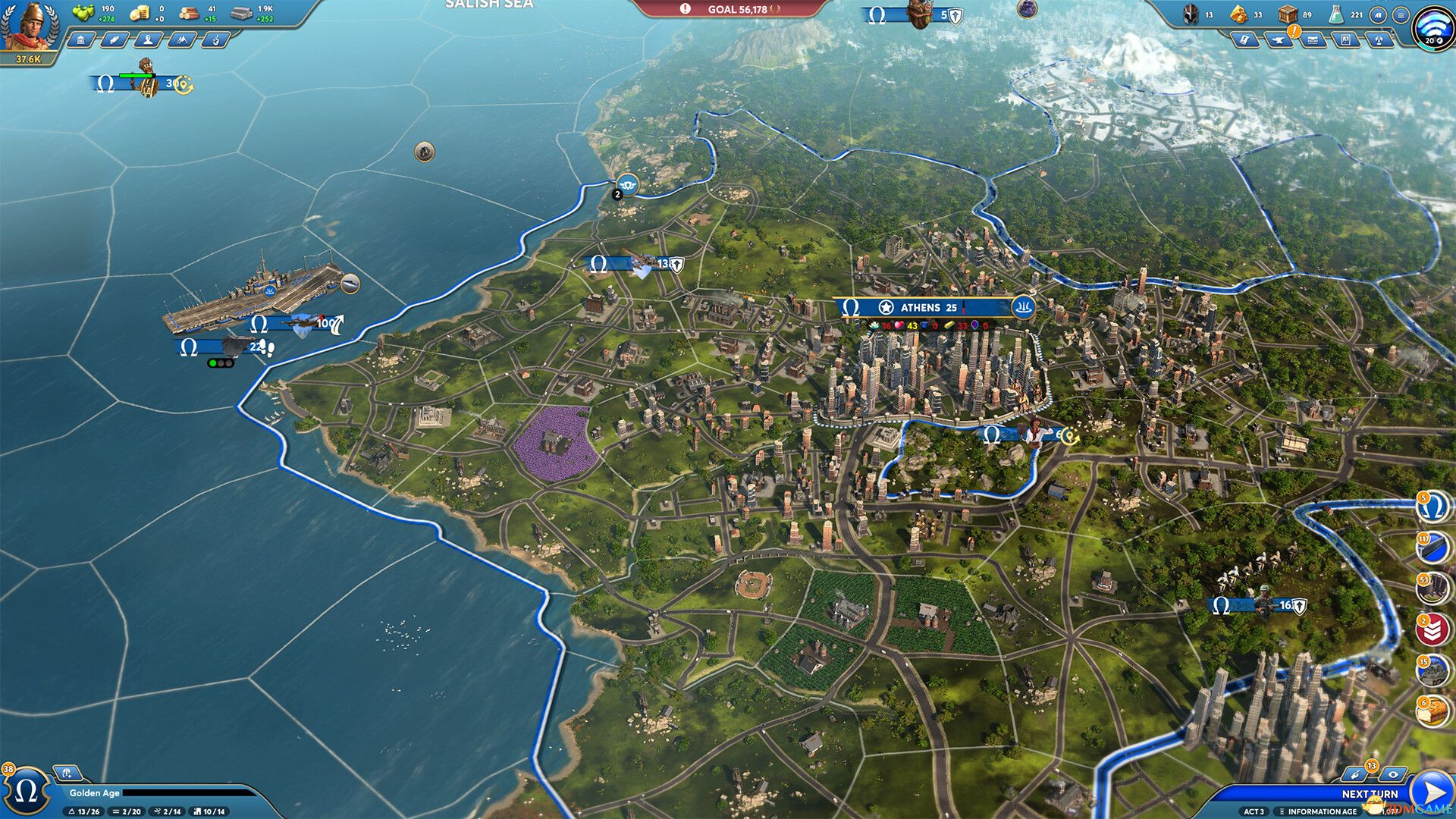
Task: Click the anvil production icon near the top right
Action: coord(1279,39)
